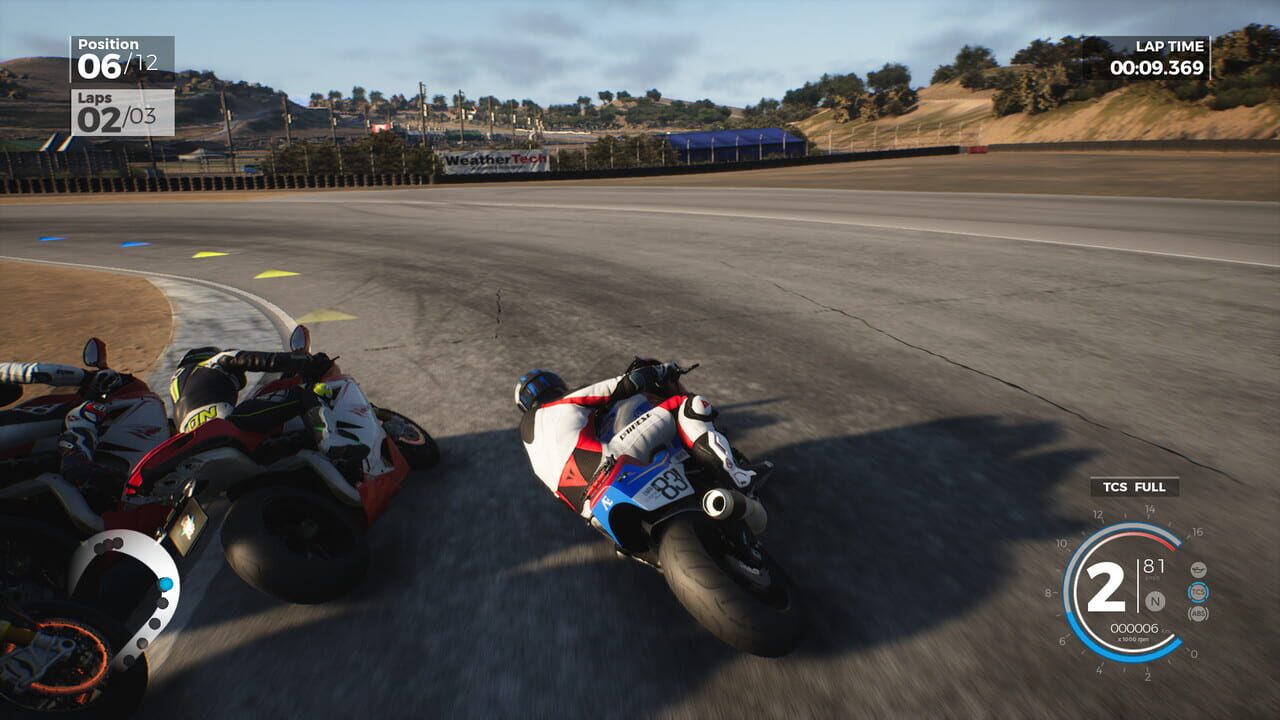
Task: Toggle the TCS FULL status banner
Action: click(x=1133, y=488)
